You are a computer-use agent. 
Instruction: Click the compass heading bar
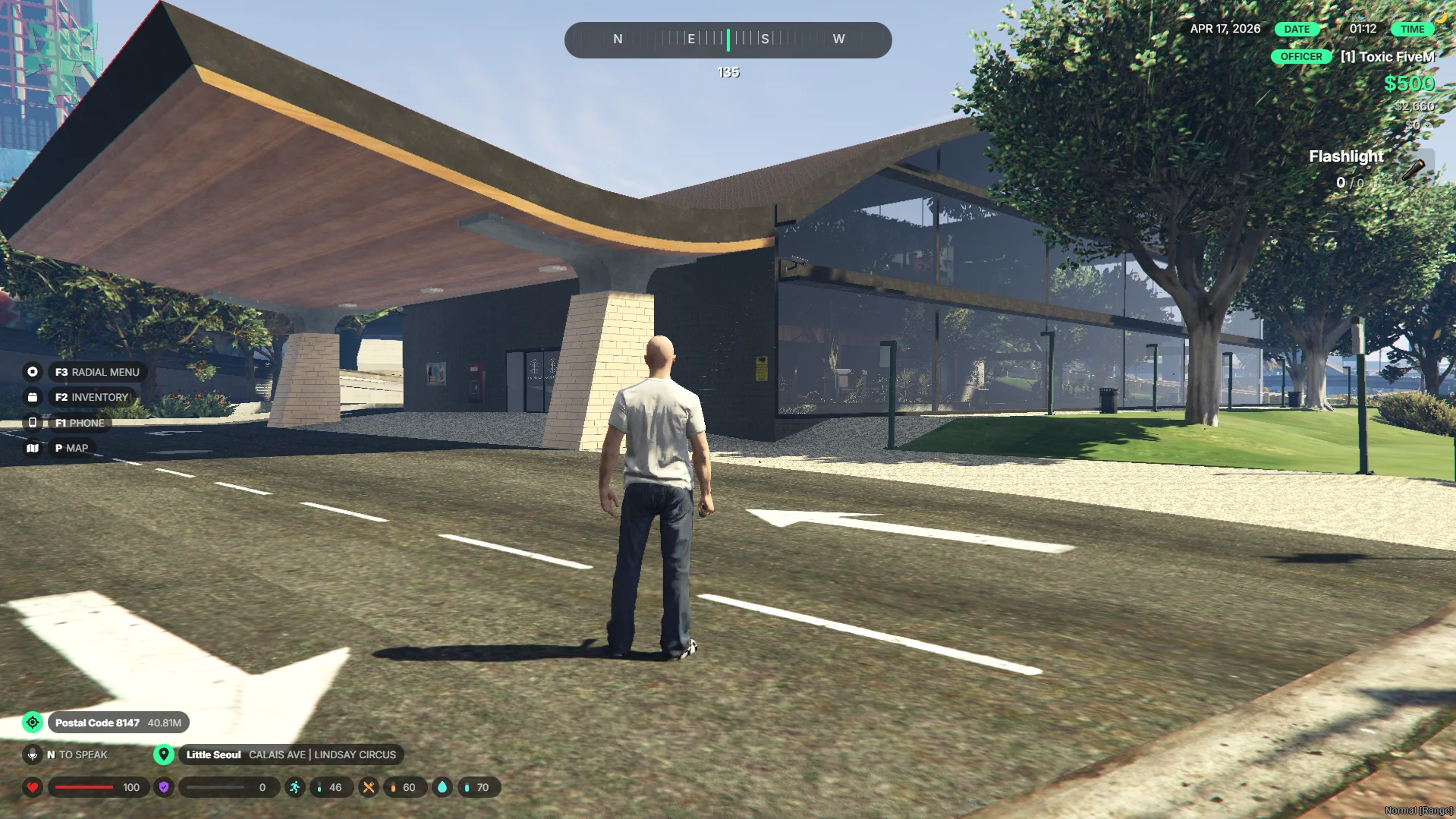728,39
